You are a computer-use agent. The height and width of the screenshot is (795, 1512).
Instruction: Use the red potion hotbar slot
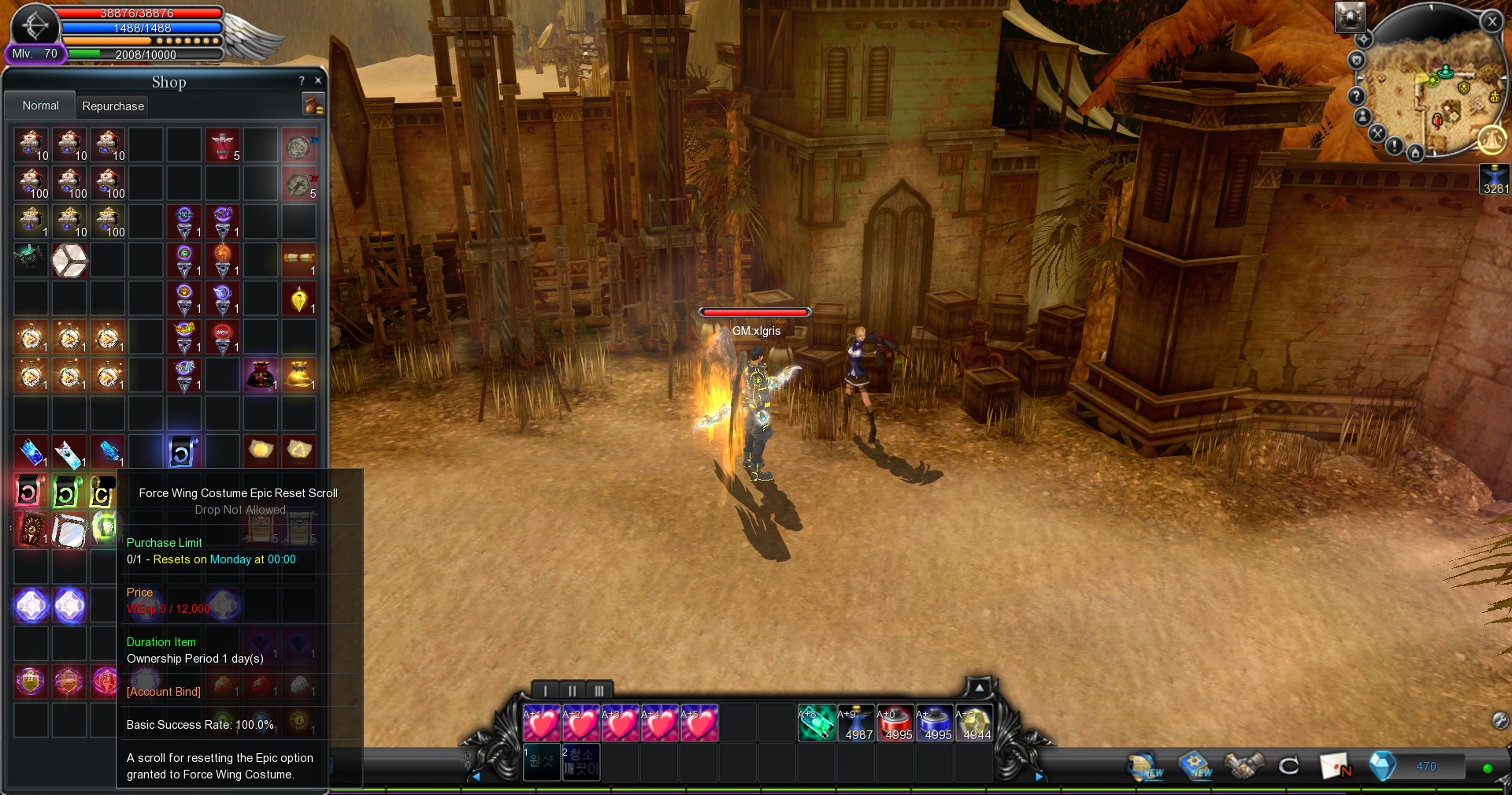pos(895,723)
